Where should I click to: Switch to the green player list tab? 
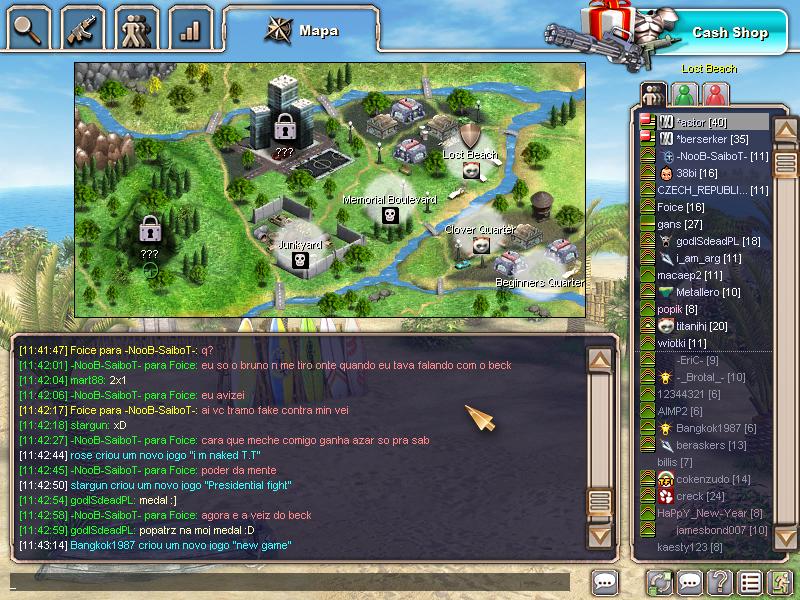(x=684, y=94)
